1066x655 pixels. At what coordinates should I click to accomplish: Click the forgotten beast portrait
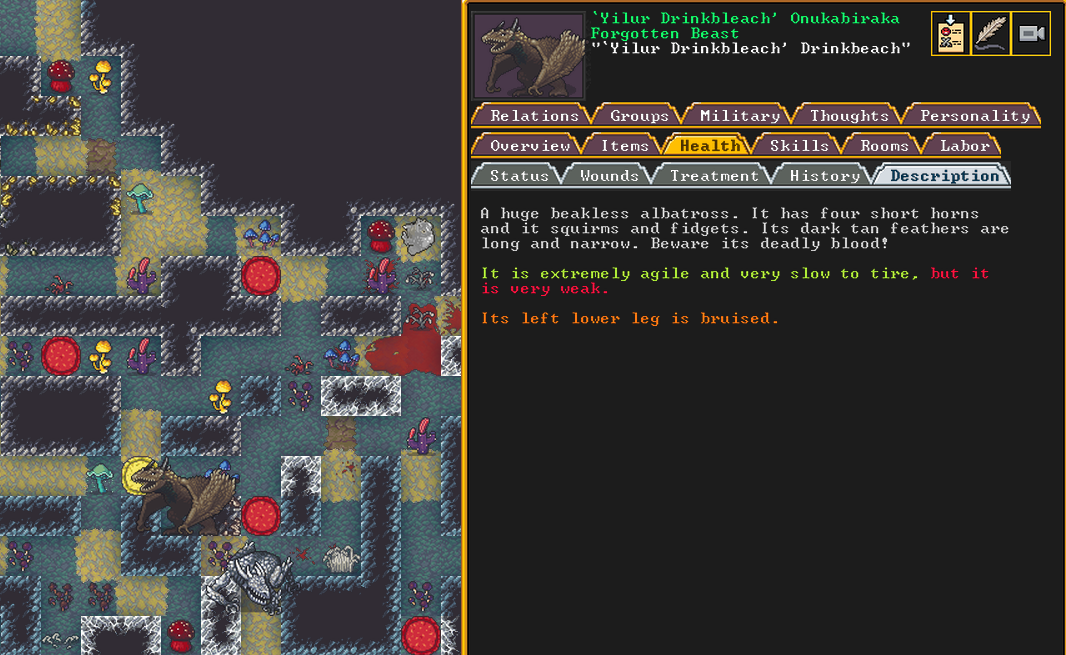click(x=528, y=55)
